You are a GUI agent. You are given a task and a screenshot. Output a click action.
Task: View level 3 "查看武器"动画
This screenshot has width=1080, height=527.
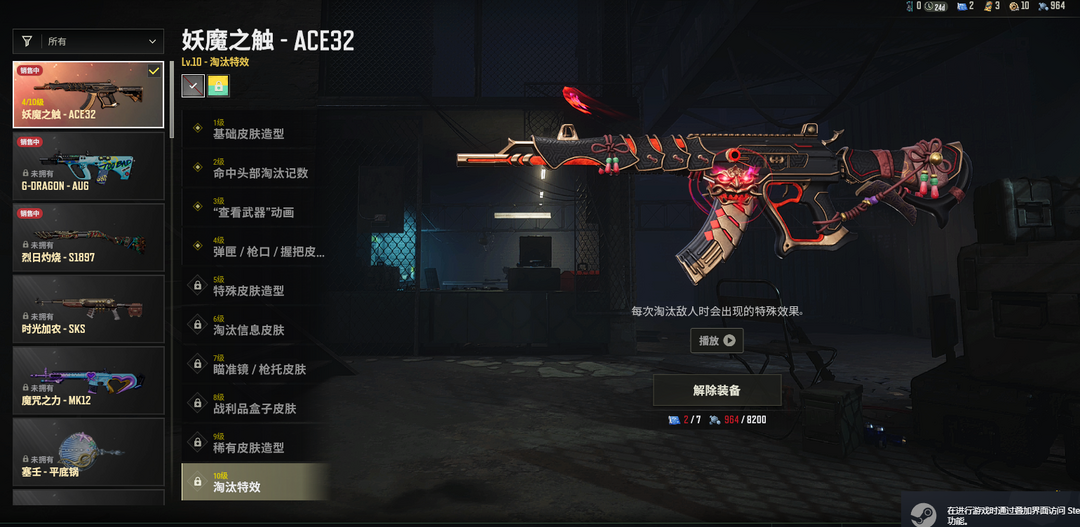(x=255, y=207)
